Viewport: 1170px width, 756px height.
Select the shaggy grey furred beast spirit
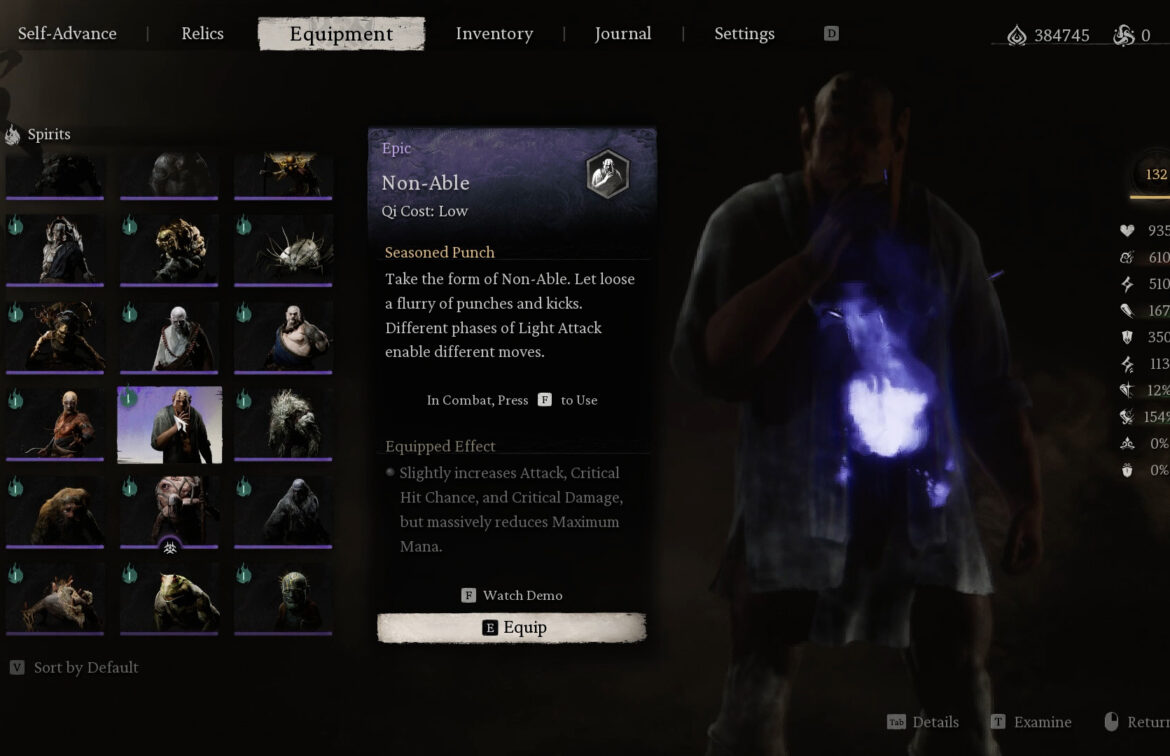(x=284, y=425)
